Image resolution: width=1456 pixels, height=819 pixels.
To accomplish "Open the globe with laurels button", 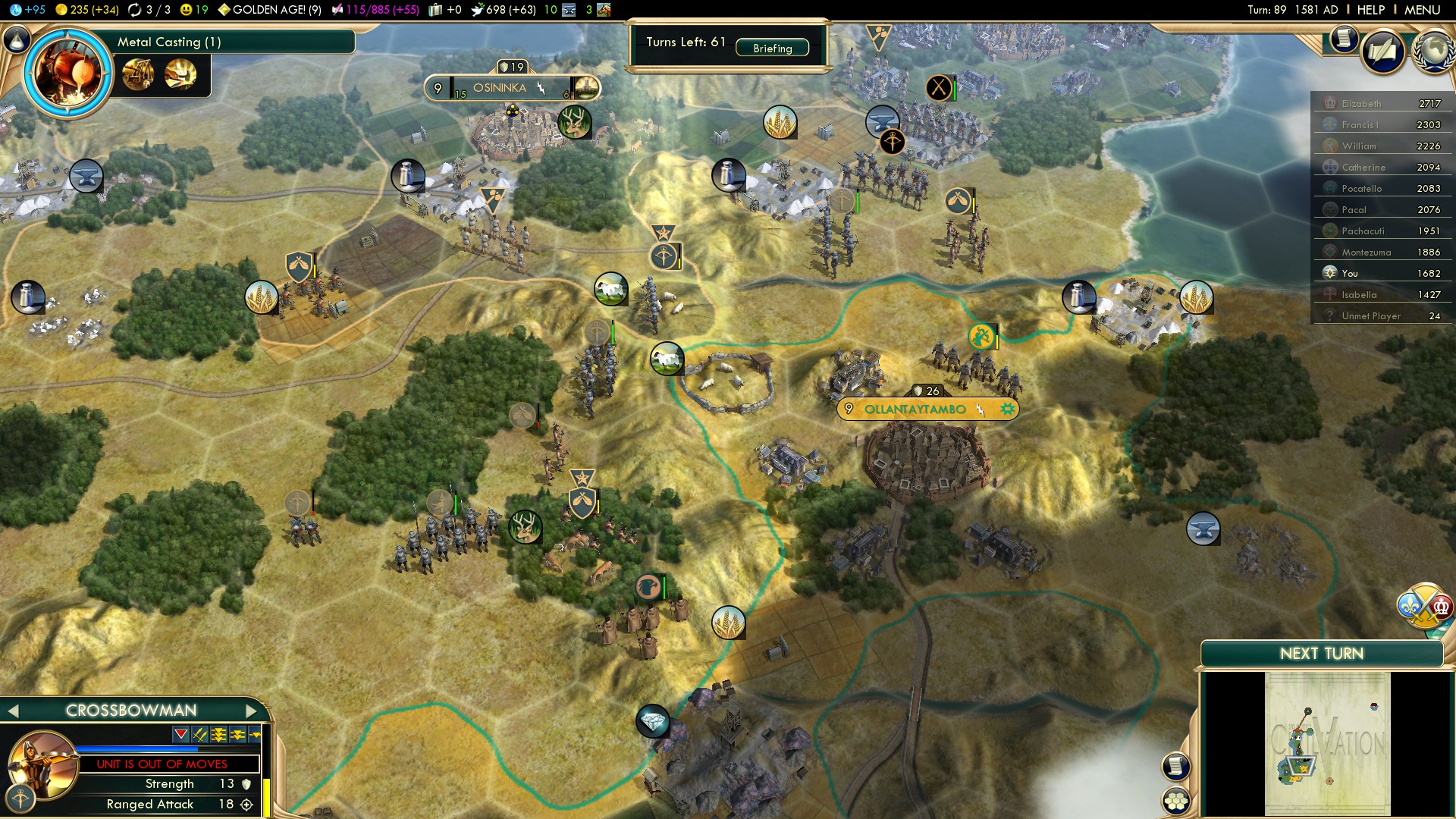I will (1433, 52).
